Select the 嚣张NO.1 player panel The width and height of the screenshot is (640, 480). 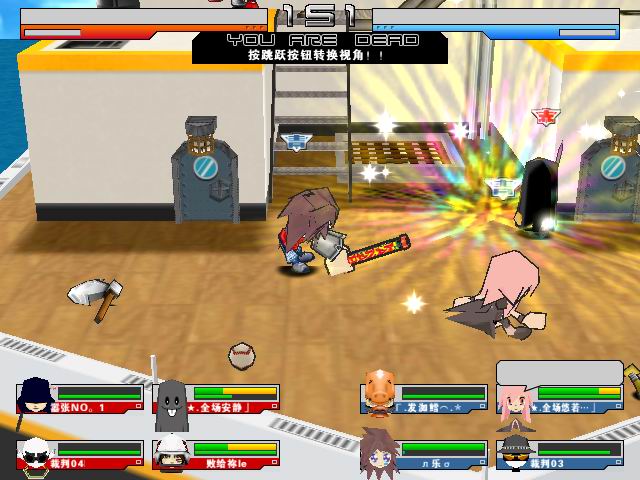coord(80,398)
